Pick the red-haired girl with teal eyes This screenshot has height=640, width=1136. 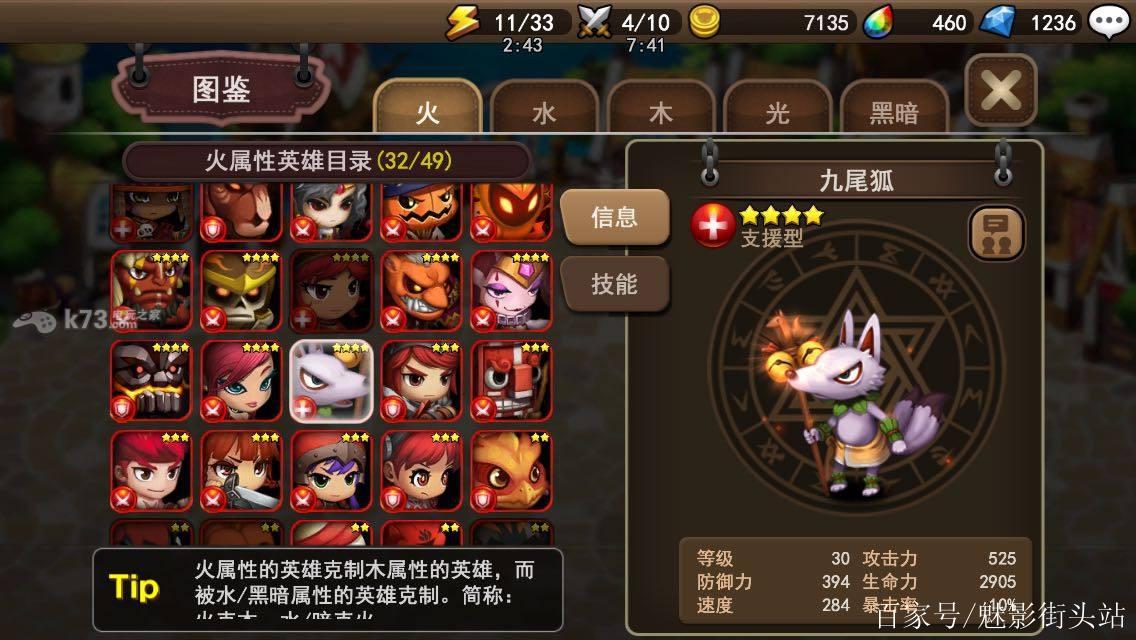[241, 380]
